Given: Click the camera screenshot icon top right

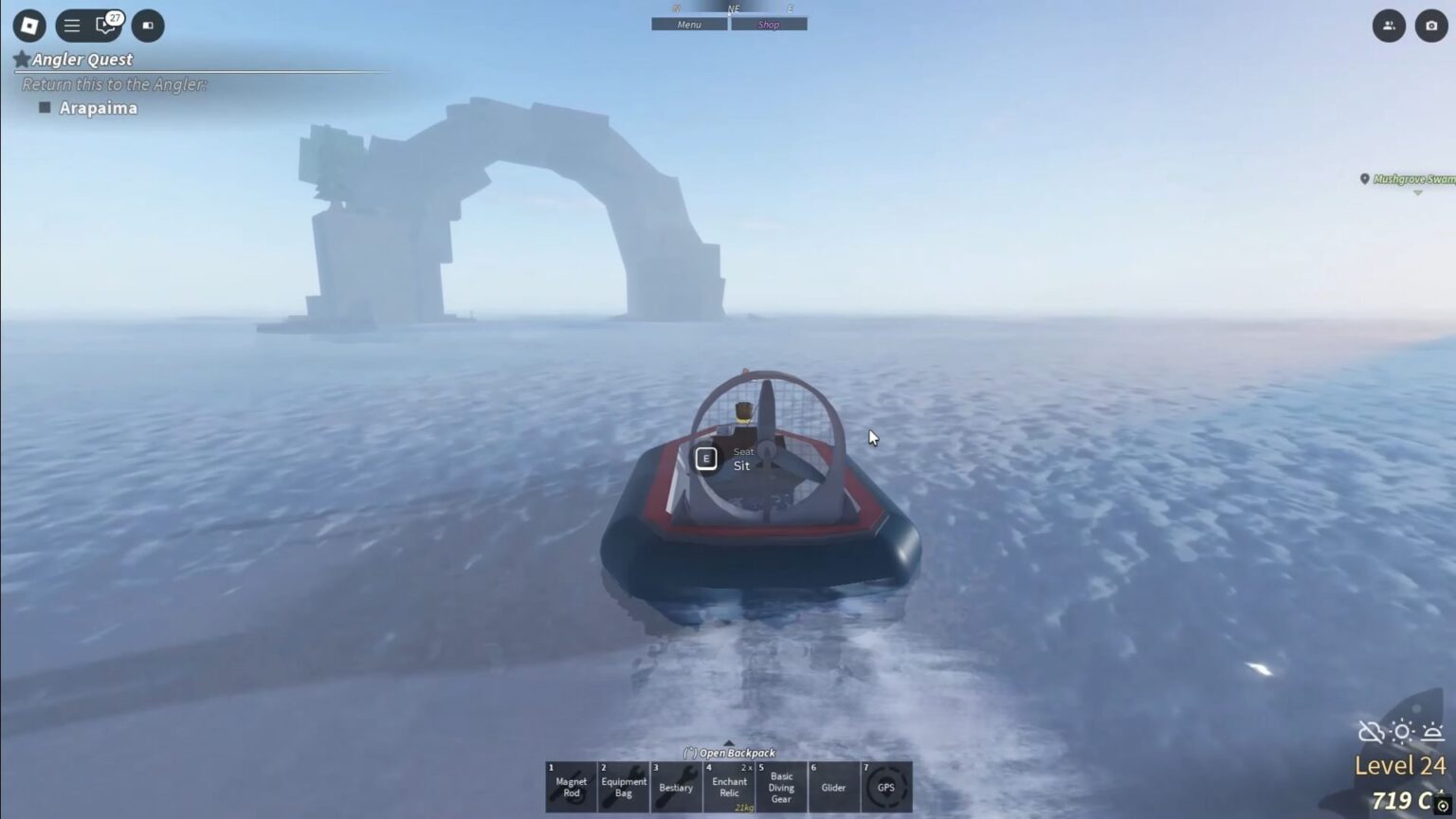Looking at the screenshot, I should pyautogui.click(x=1429, y=26).
